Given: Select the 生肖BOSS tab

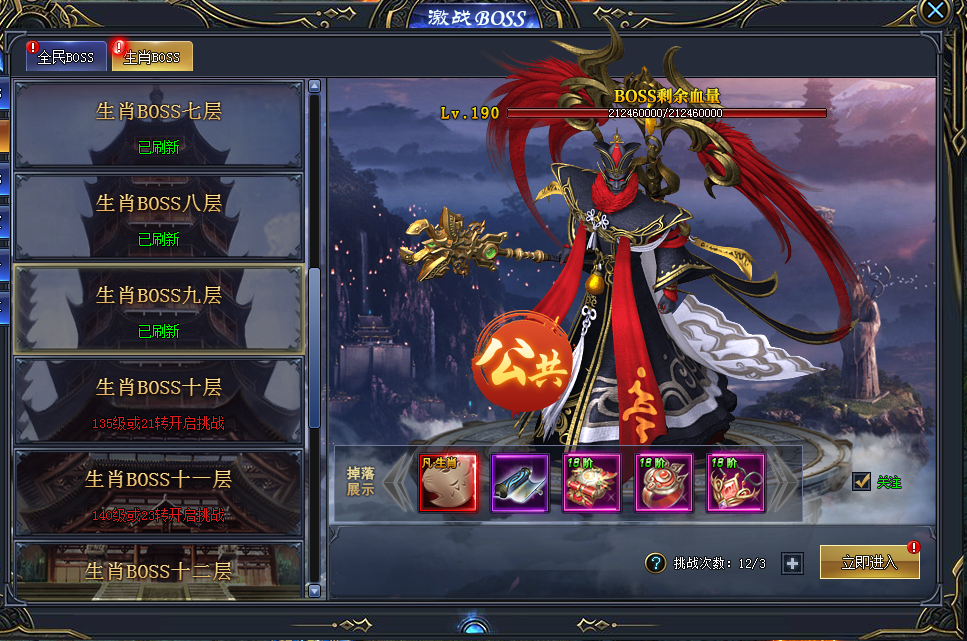Looking at the screenshot, I should pyautogui.click(x=152, y=57).
